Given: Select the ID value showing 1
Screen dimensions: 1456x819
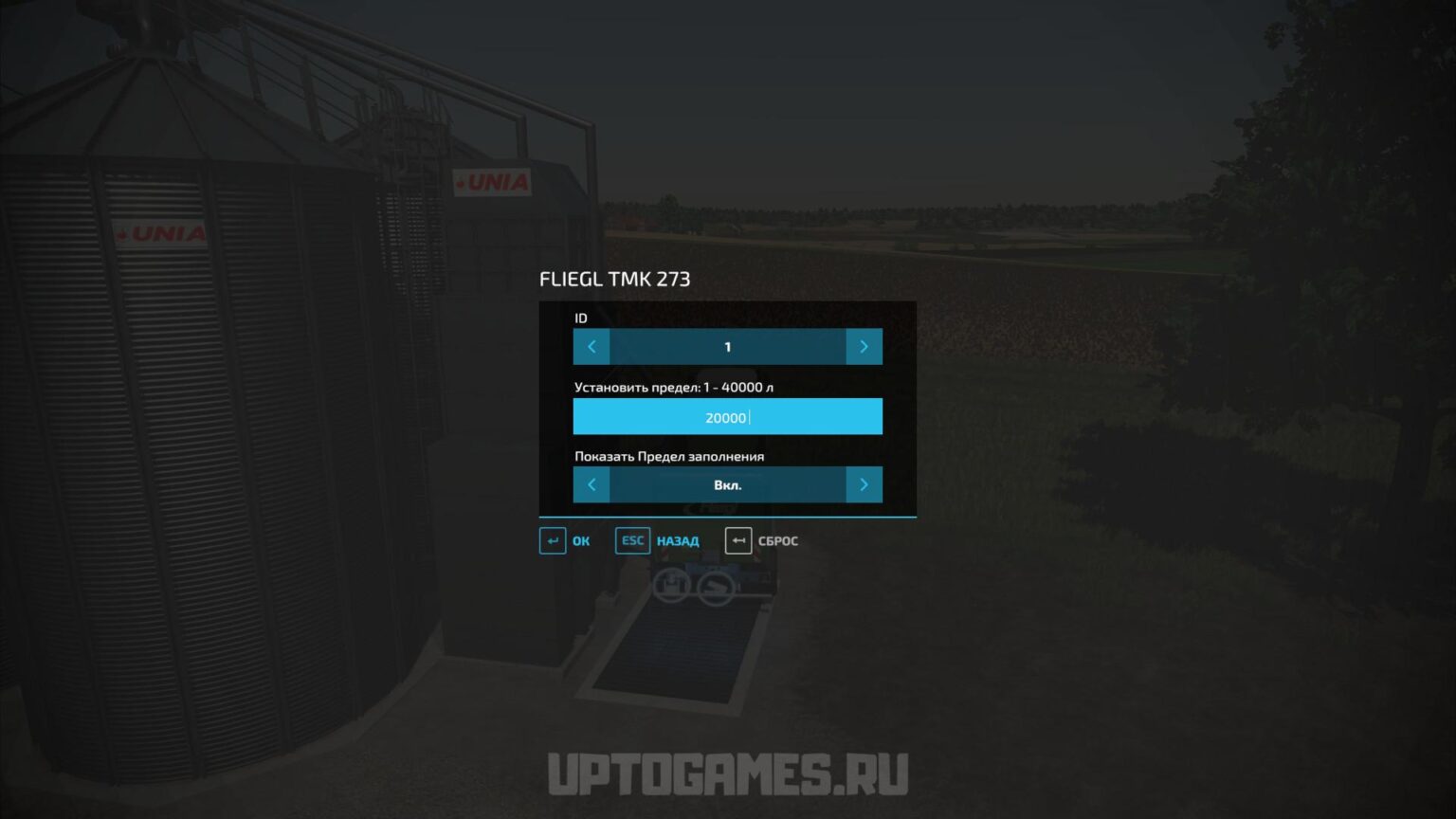Looking at the screenshot, I should point(727,346).
